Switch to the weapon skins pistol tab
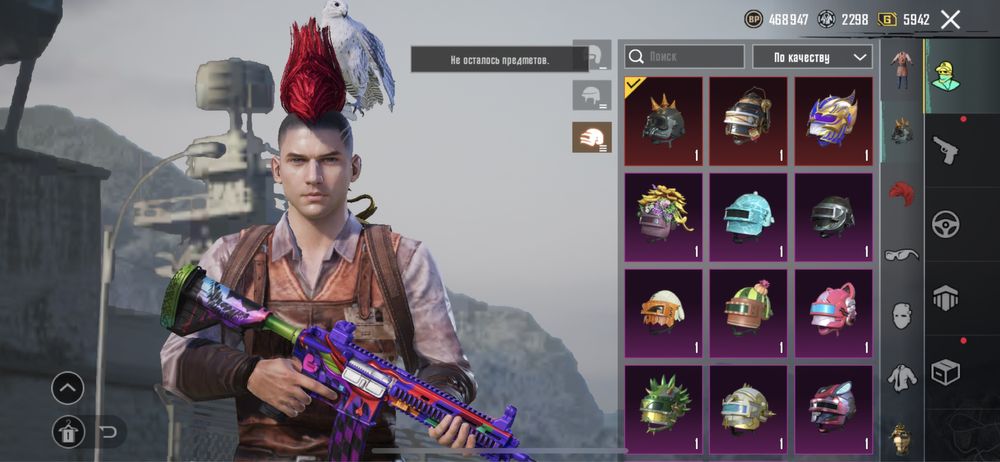 (x=945, y=150)
